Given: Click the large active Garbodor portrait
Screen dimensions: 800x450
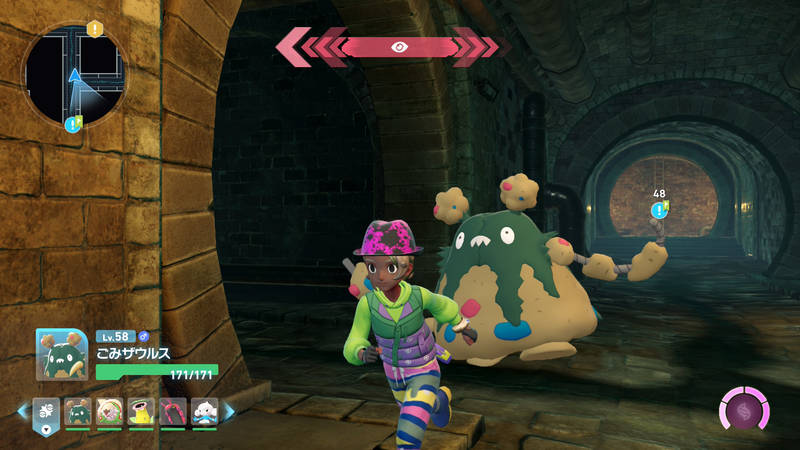Looking at the screenshot, I should 62,355.
